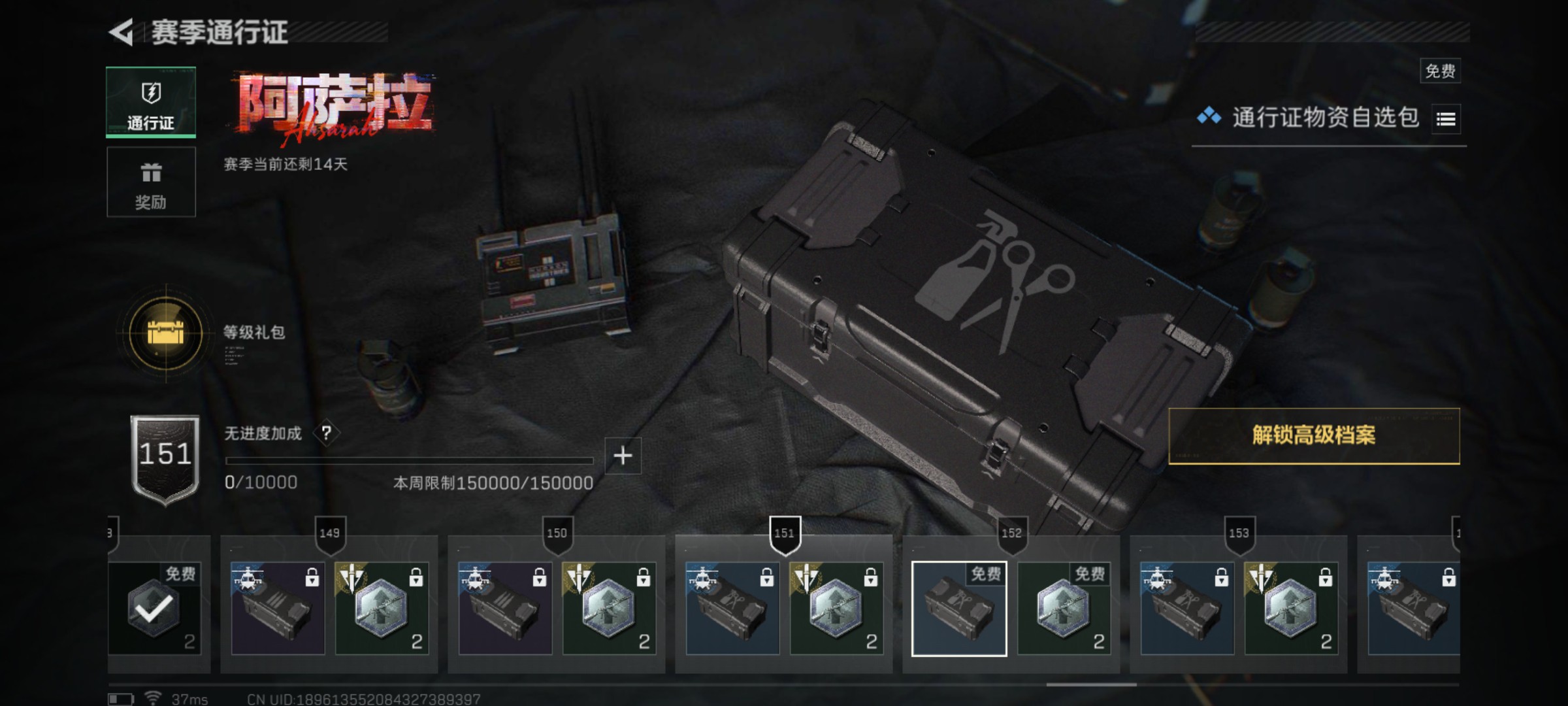Select the highlighted free supply crate at level 152
The image size is (1568, 706).
(959, 609)
